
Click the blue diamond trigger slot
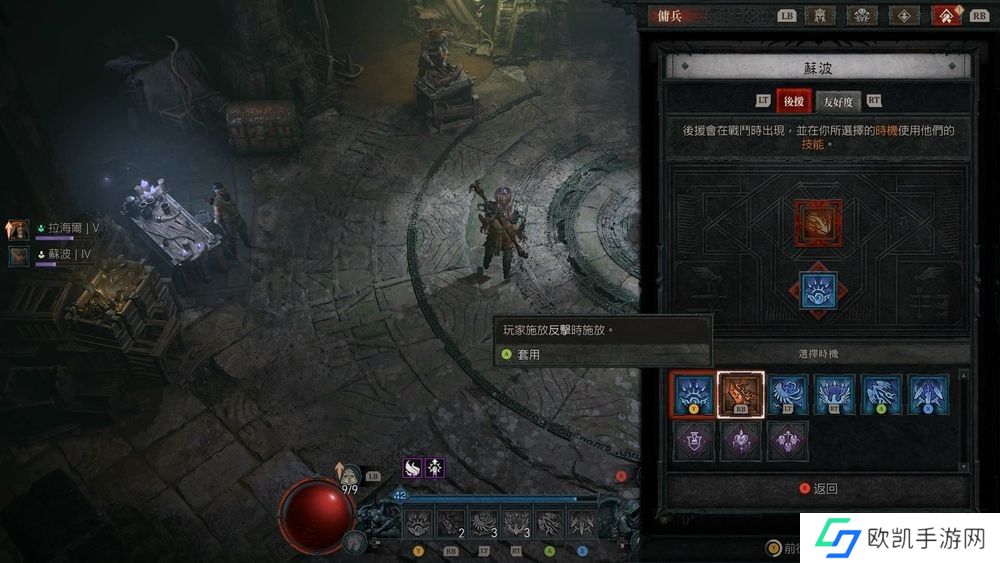[x=818, y=288]
